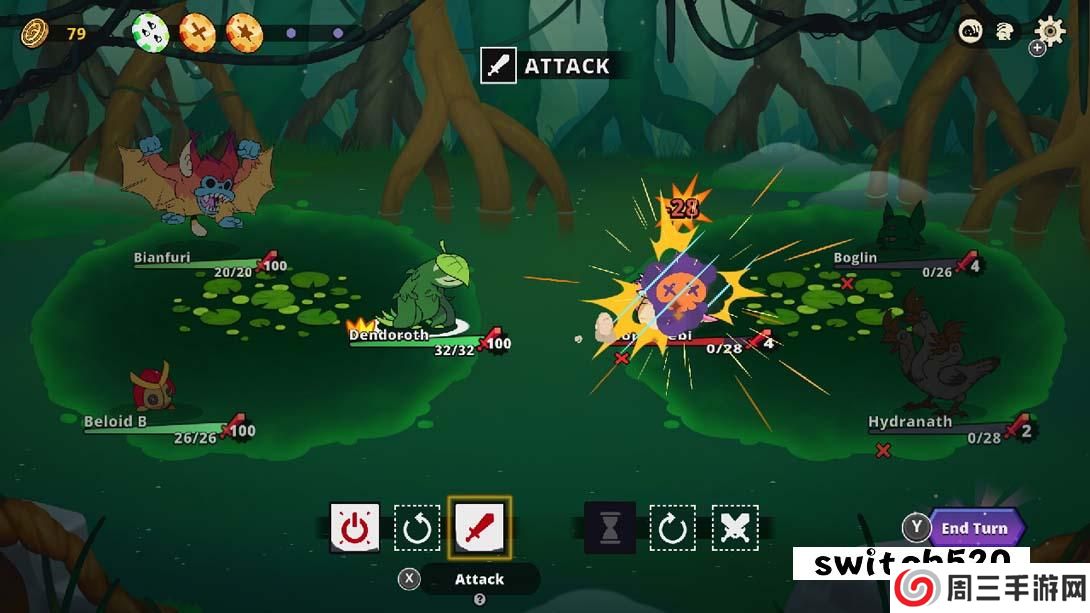Choose the red power symbol die
This screenshot has width=1090, height=613.
pos(355,527)
